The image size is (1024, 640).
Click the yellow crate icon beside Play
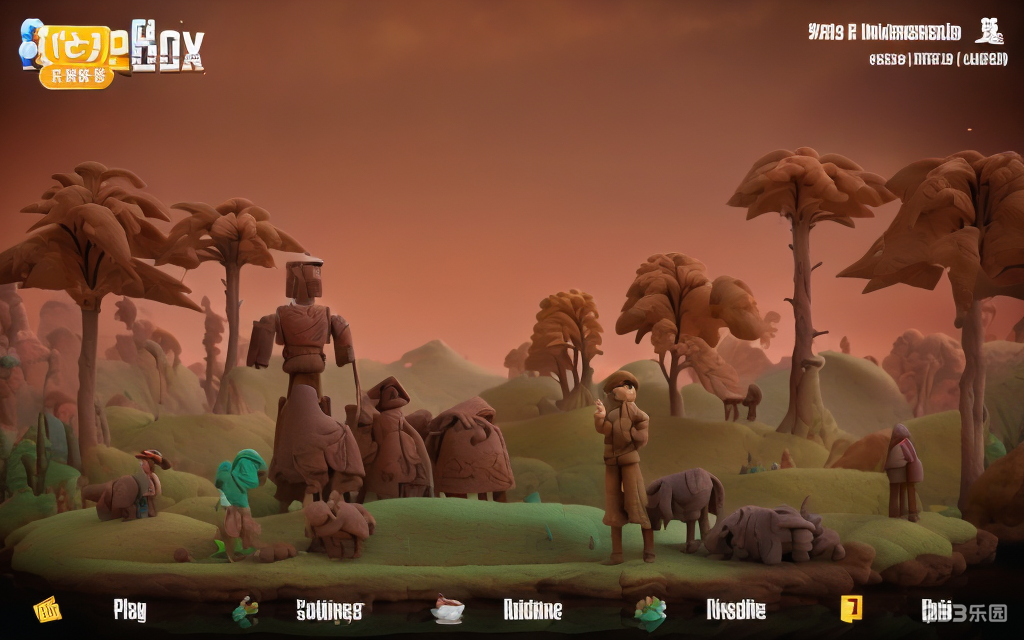click(x=47, y=608)
